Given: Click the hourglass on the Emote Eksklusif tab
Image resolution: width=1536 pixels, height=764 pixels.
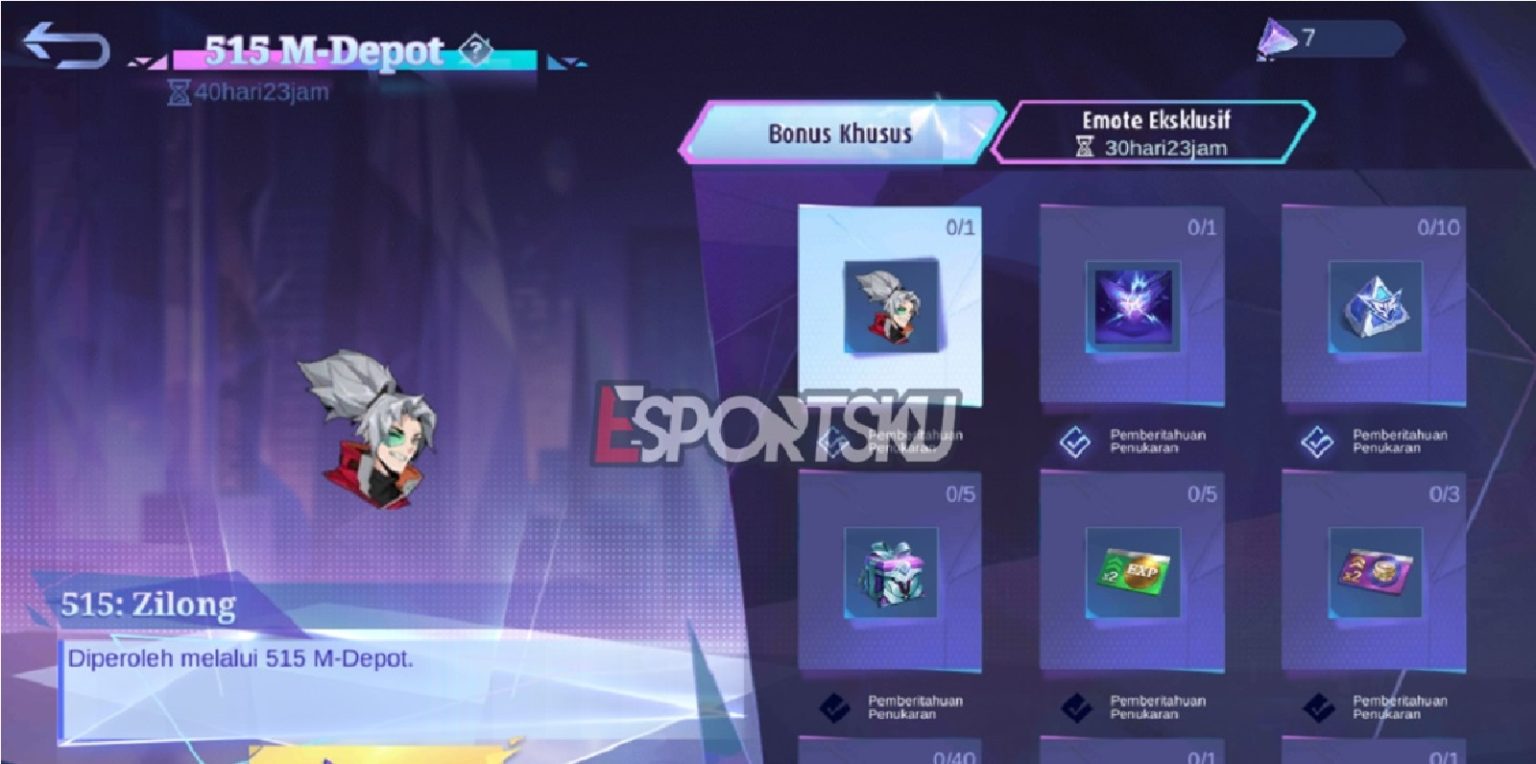Looking at the screenshot, I should click(1084, 148).
